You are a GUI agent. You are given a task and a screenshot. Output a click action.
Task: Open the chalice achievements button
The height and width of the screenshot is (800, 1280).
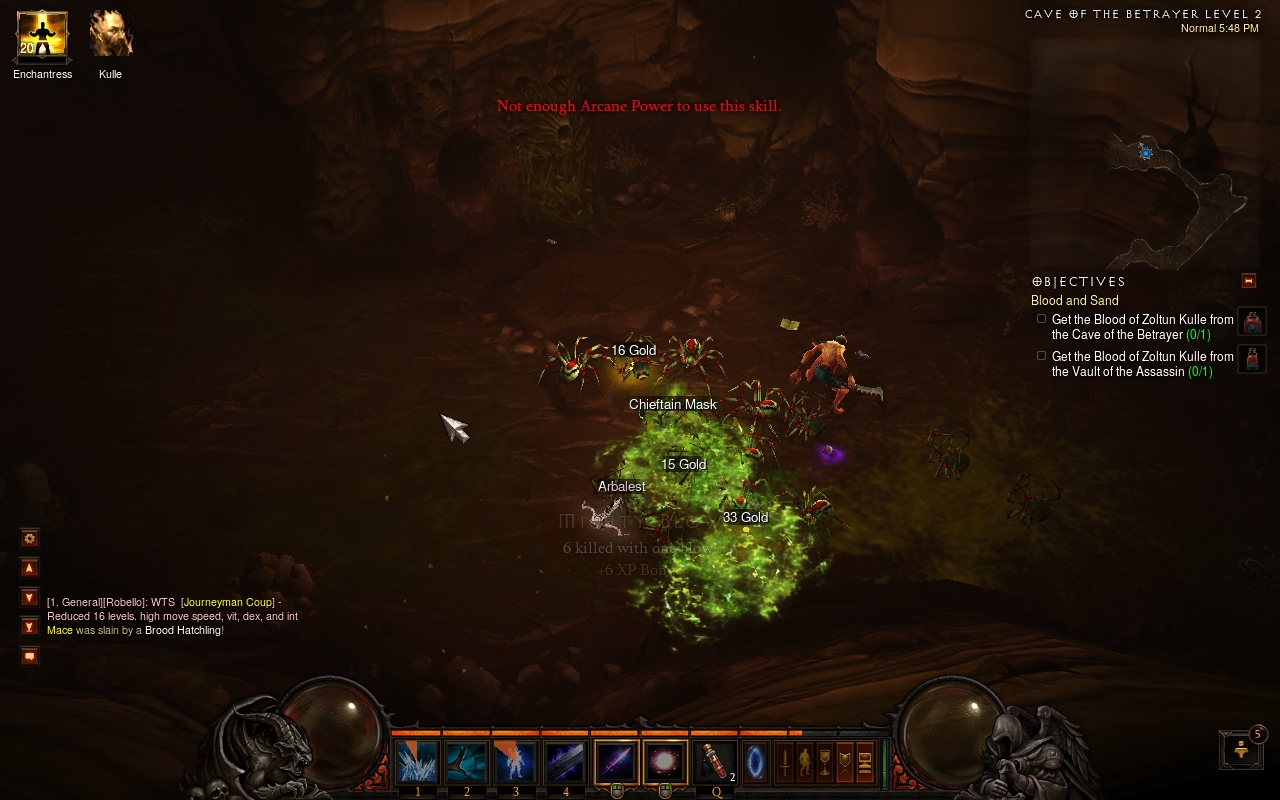tap(825, 762)
